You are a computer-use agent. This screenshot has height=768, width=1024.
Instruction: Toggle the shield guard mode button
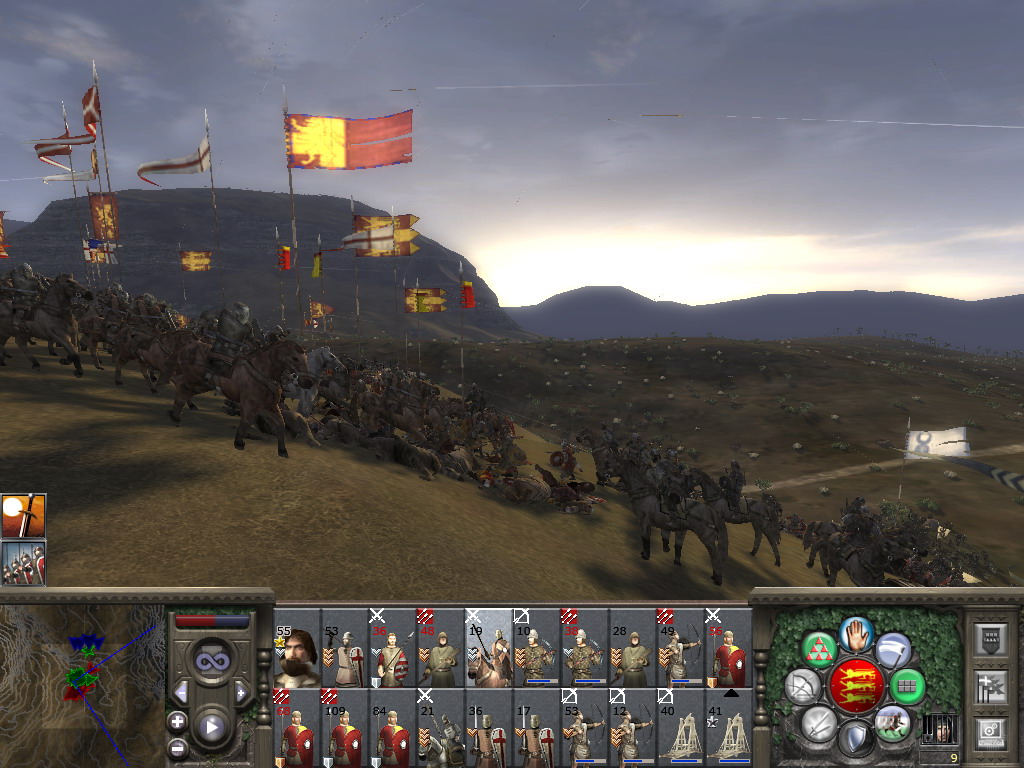tap(856, 739)
